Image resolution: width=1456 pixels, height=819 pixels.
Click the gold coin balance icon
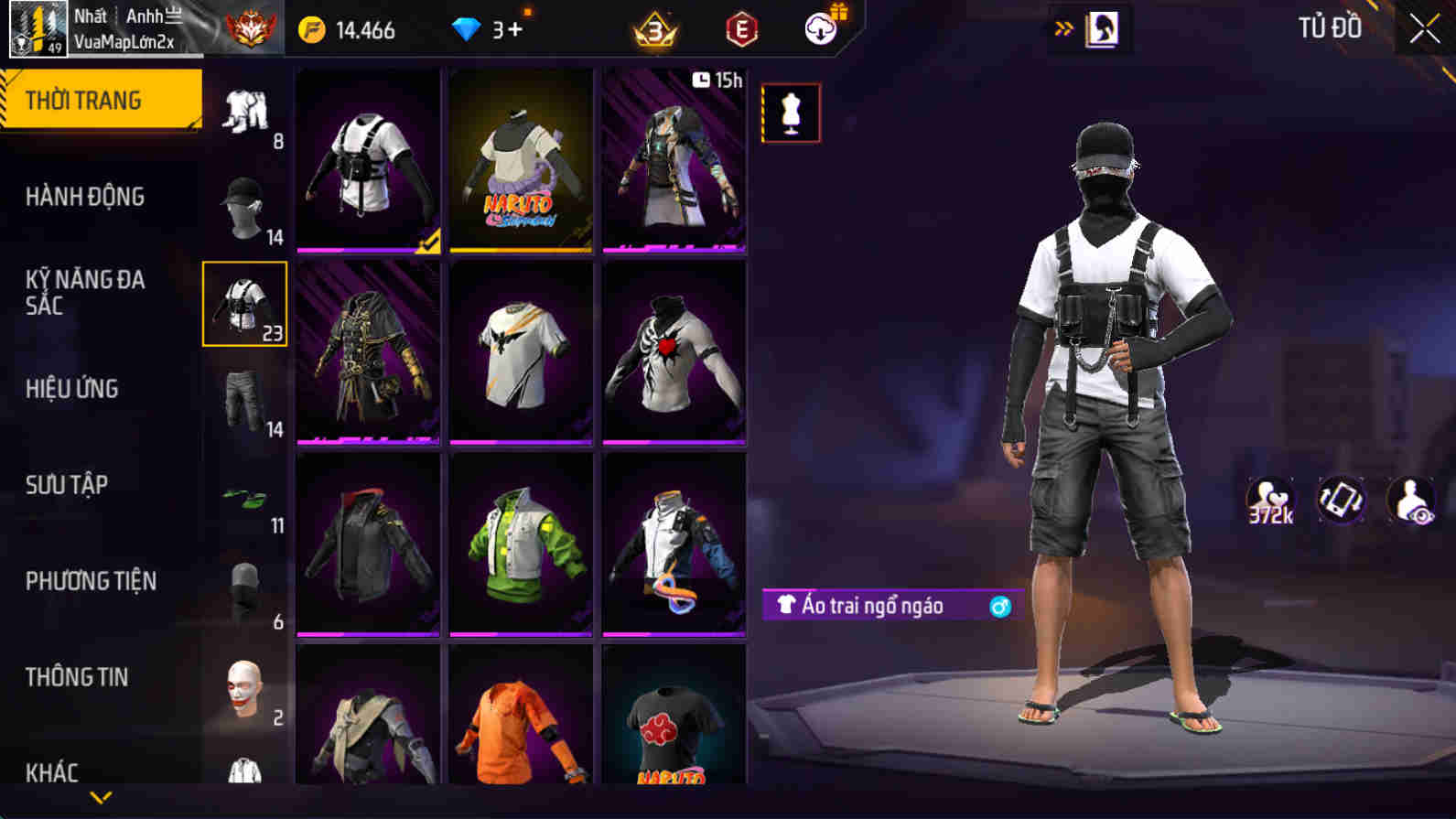coord(315,28)
